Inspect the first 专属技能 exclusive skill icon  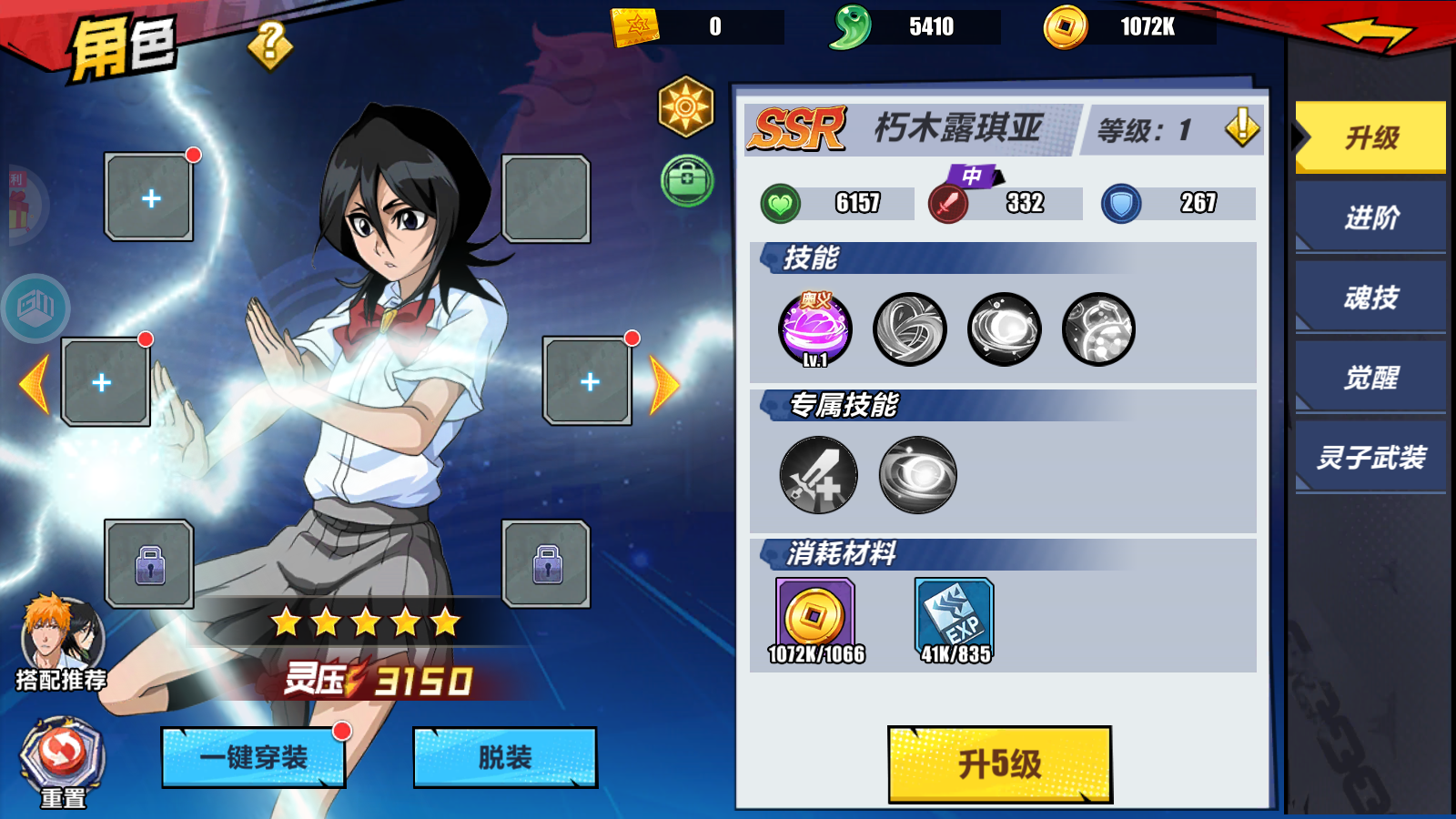tap(817, 474)
